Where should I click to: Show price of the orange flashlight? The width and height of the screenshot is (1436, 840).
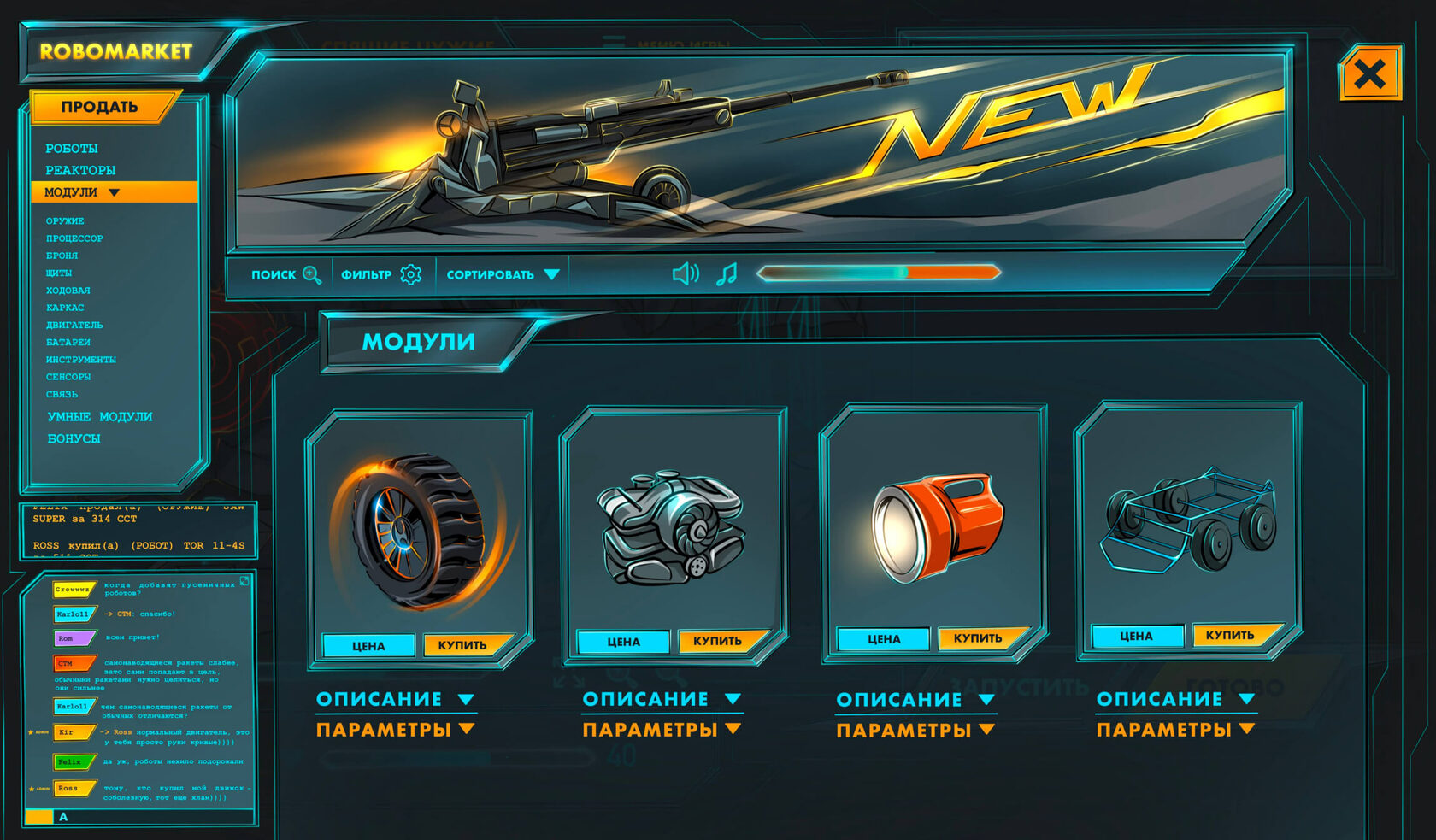coord(884,639)
